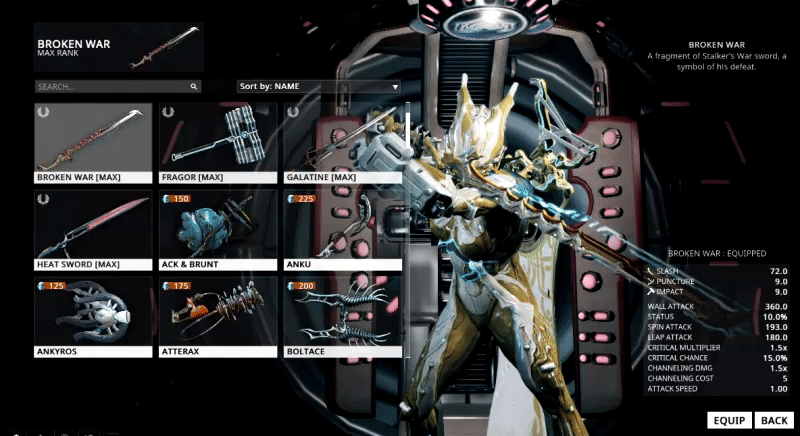This screenshot has width=800, height=436.
Task: Select the Broken War weapon tile
Action: pyautogui.click(x=93, y=144)
